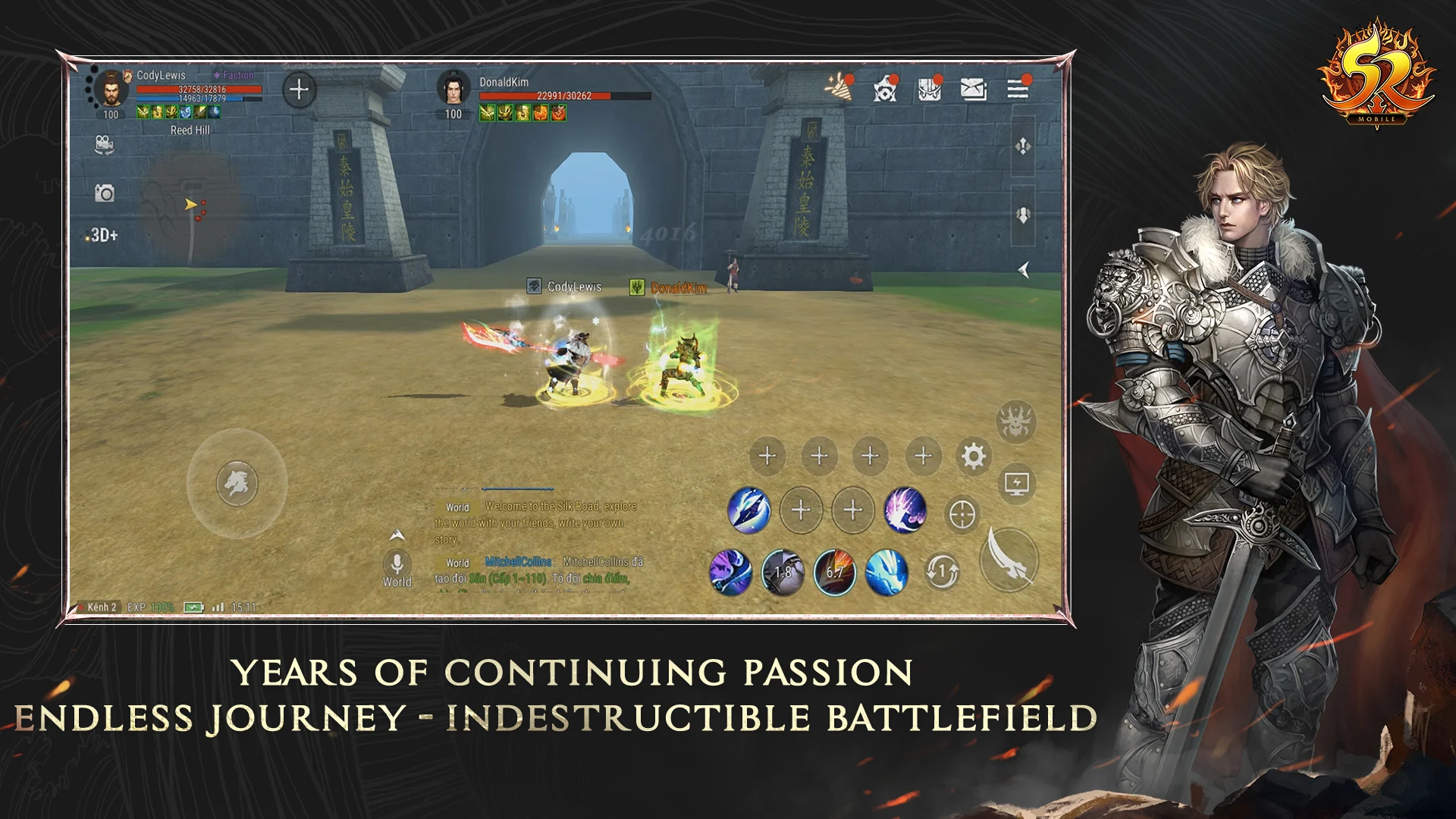Tap the monitor with lightning bolt icon
The height and width of the screenshot is (819, 1456).
point(1016,483)
